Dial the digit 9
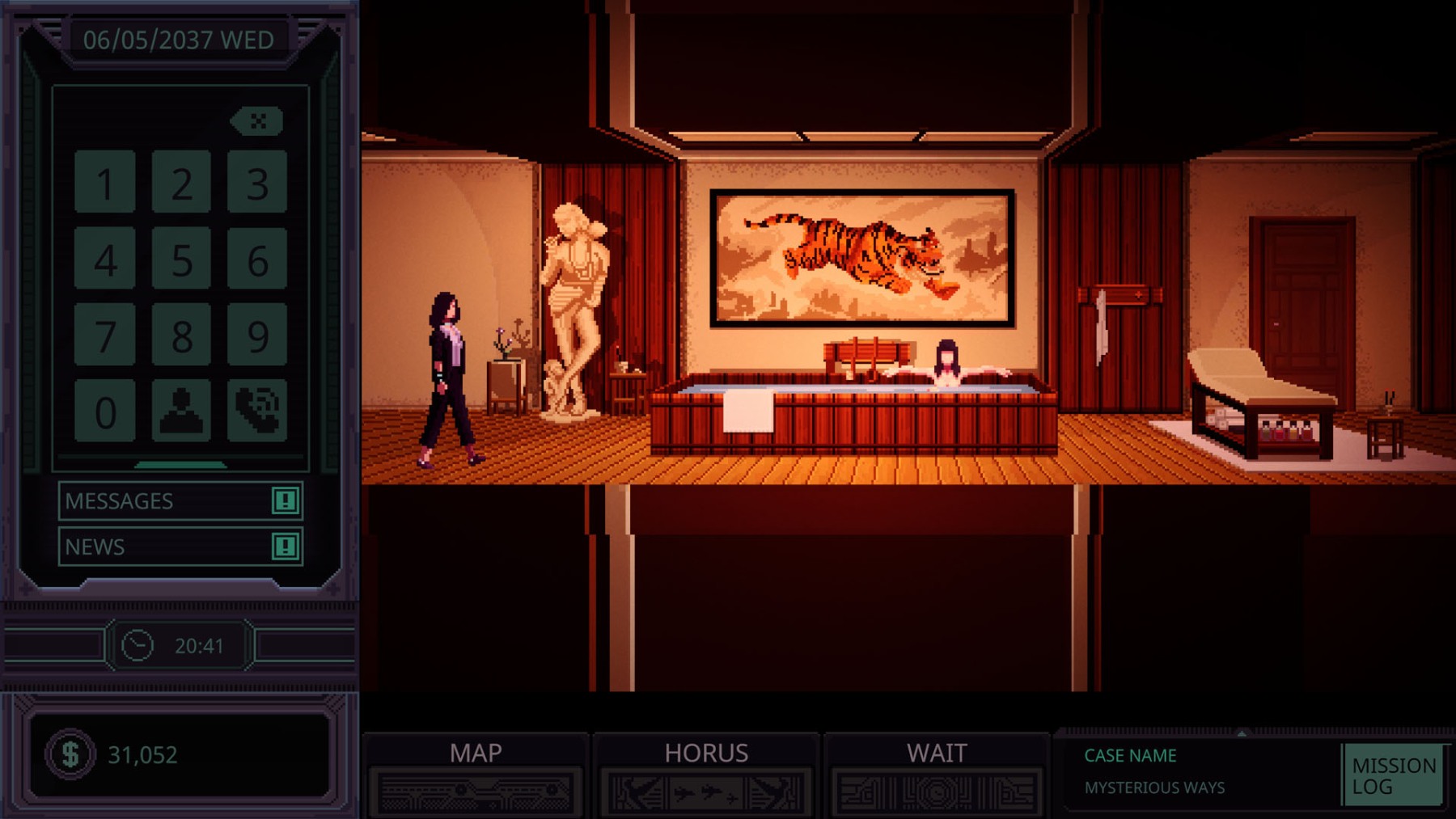1456x819 pixels. tap(257, 335)
